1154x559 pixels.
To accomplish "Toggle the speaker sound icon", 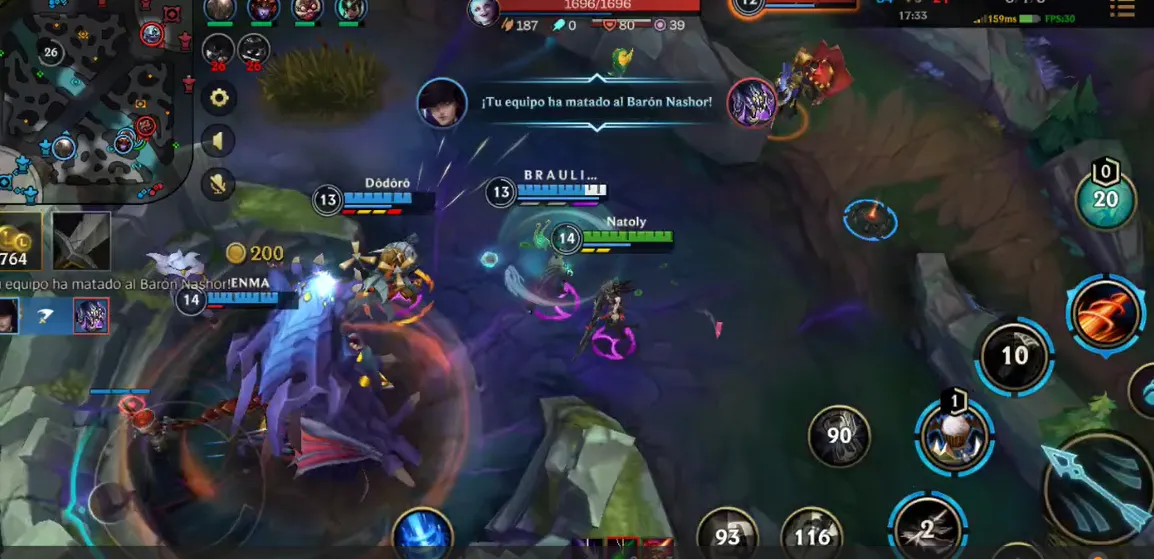I will click(218, 141).
